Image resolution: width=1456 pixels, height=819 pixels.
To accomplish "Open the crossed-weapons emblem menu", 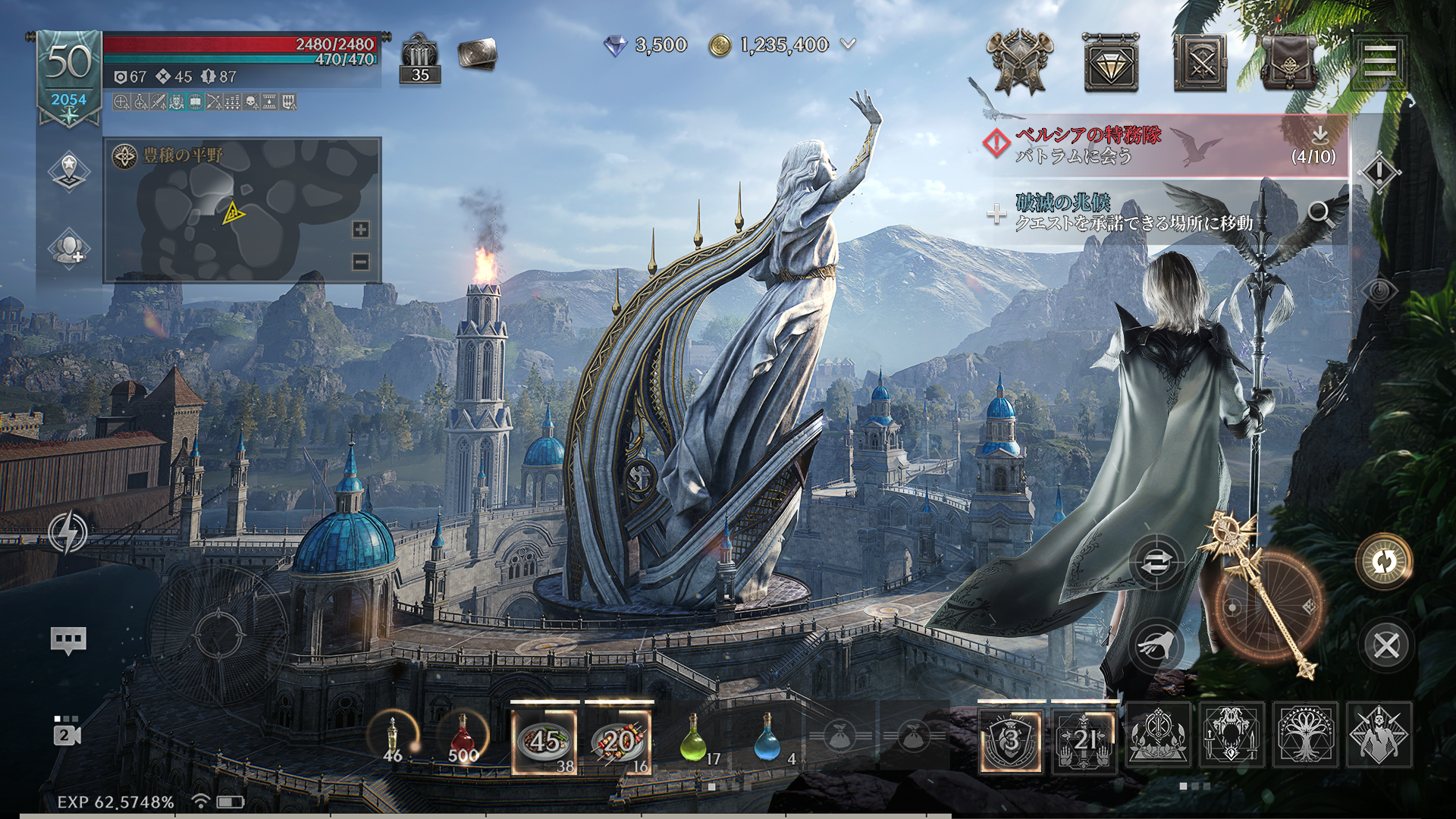I will pyautogui.click(x=1020, y=62).
